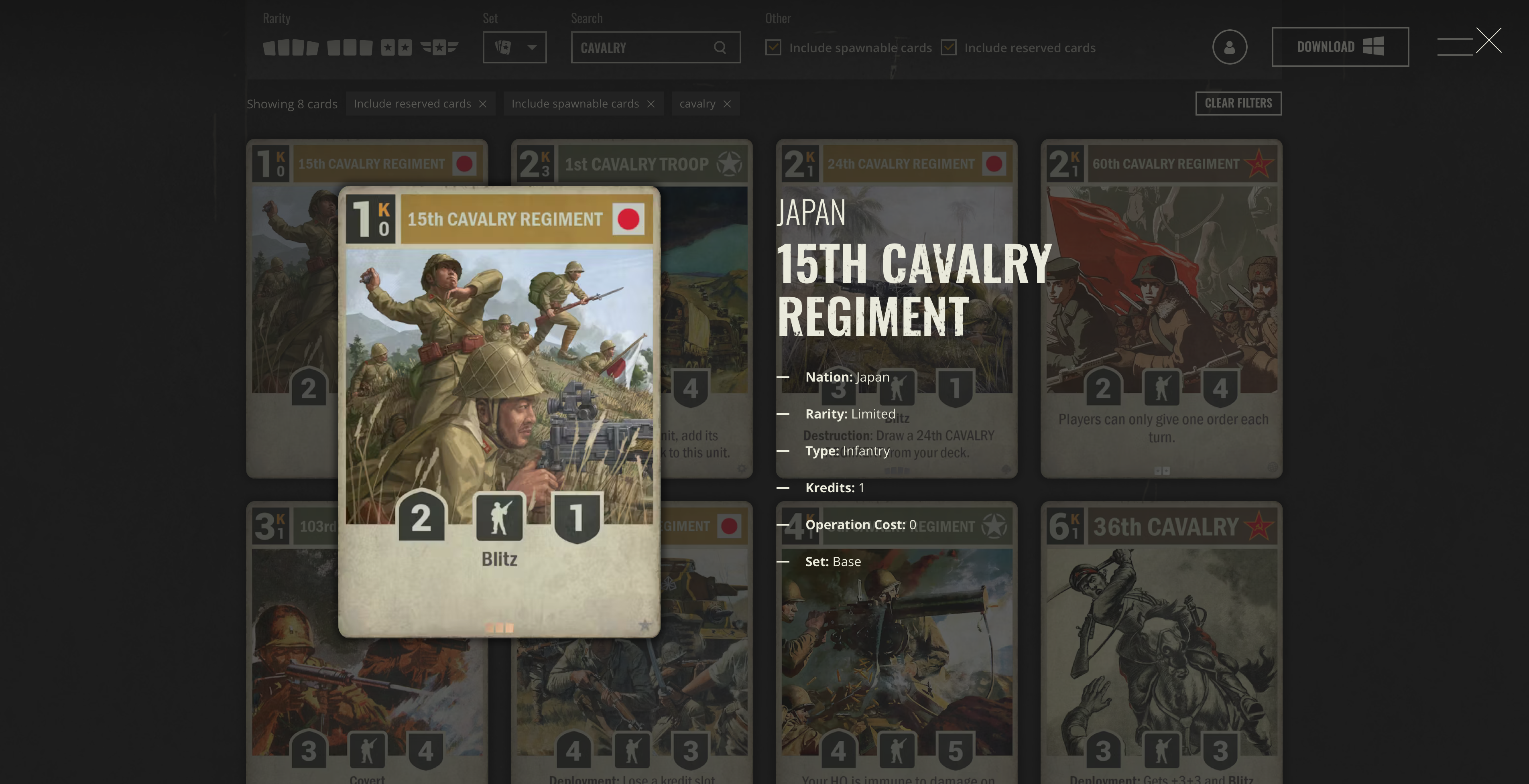Clear all active filters

pos(1238,103)
